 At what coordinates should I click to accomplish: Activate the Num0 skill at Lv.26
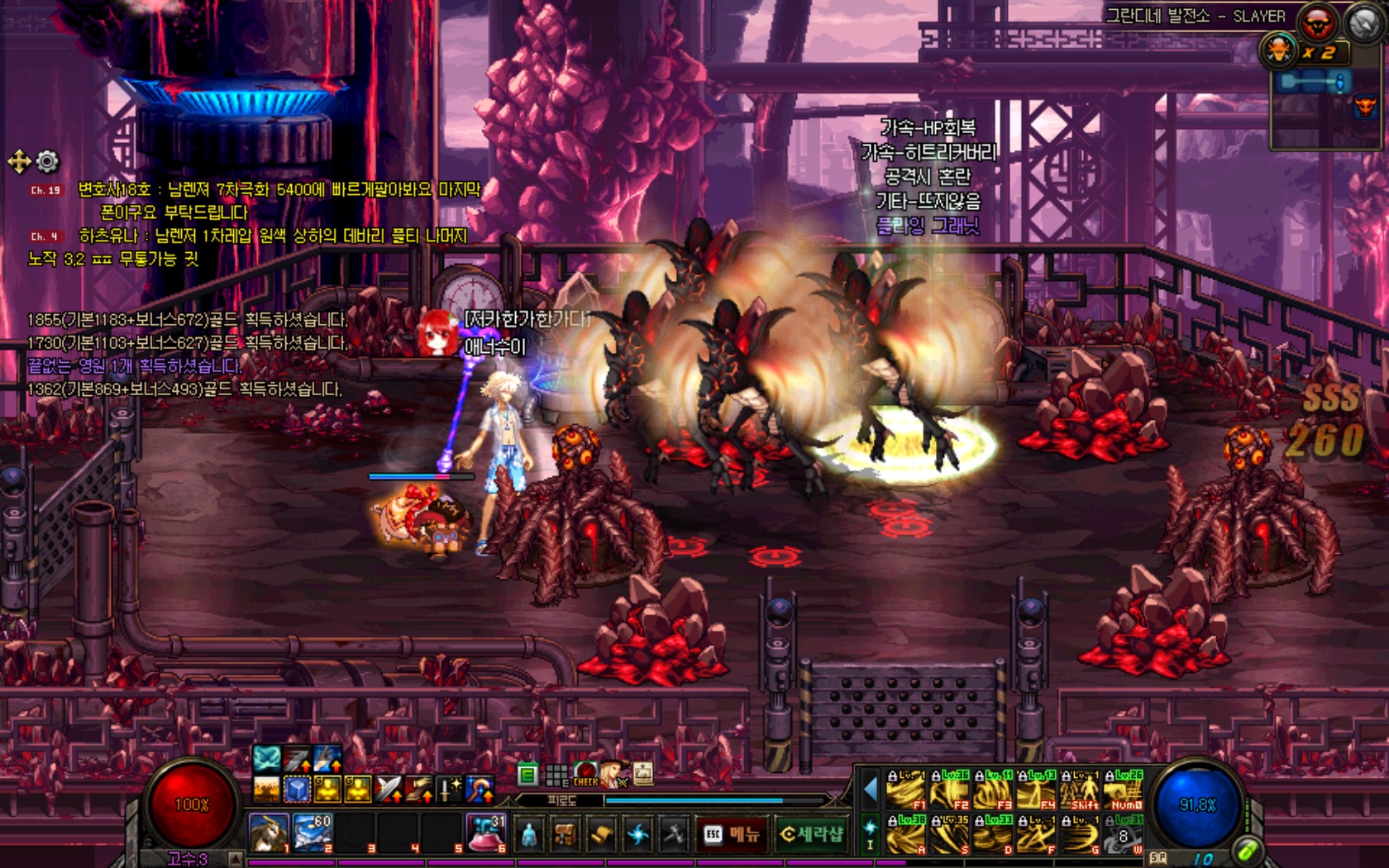(x=1124, y=791)
